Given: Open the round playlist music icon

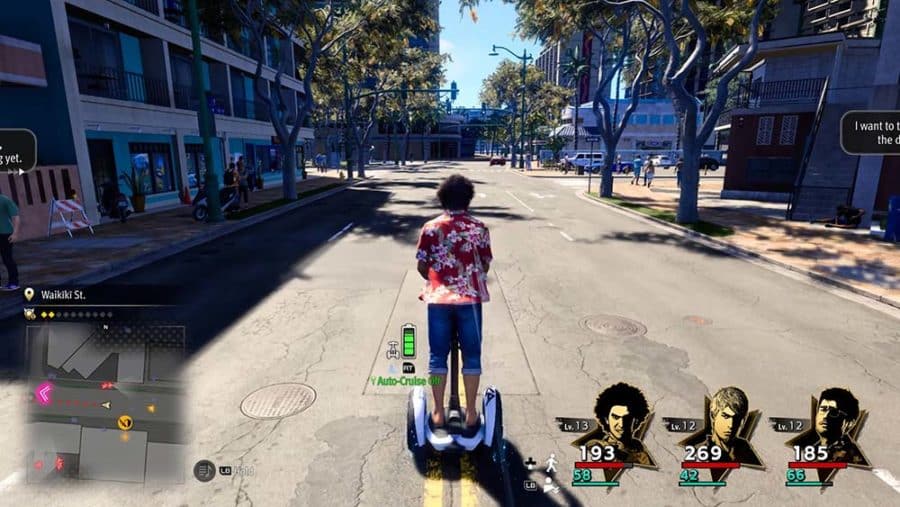Looking at the screenshot, I should [x=204, y=470].
